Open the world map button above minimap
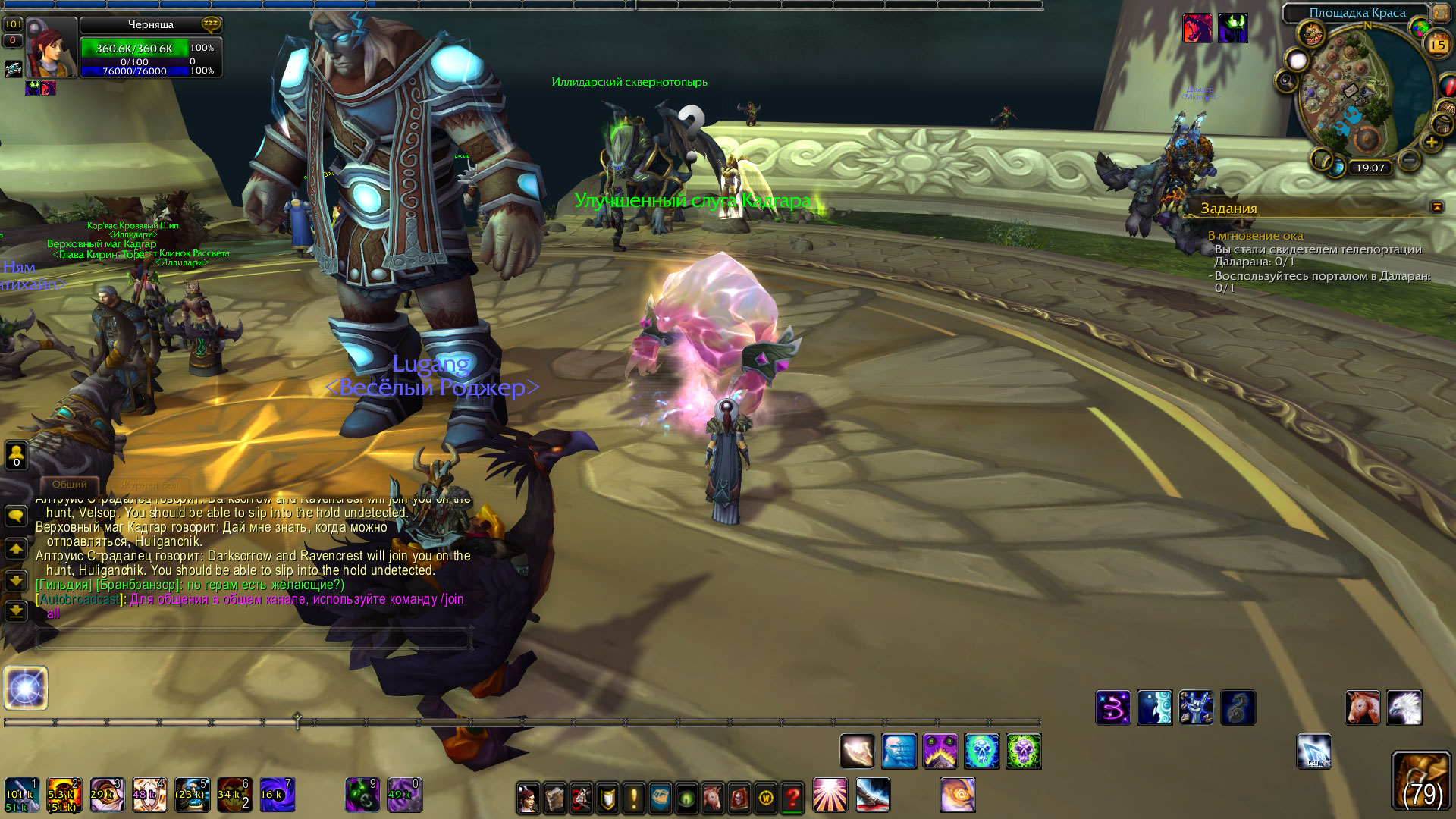 pyautogui.click(x=1440, y=13)
